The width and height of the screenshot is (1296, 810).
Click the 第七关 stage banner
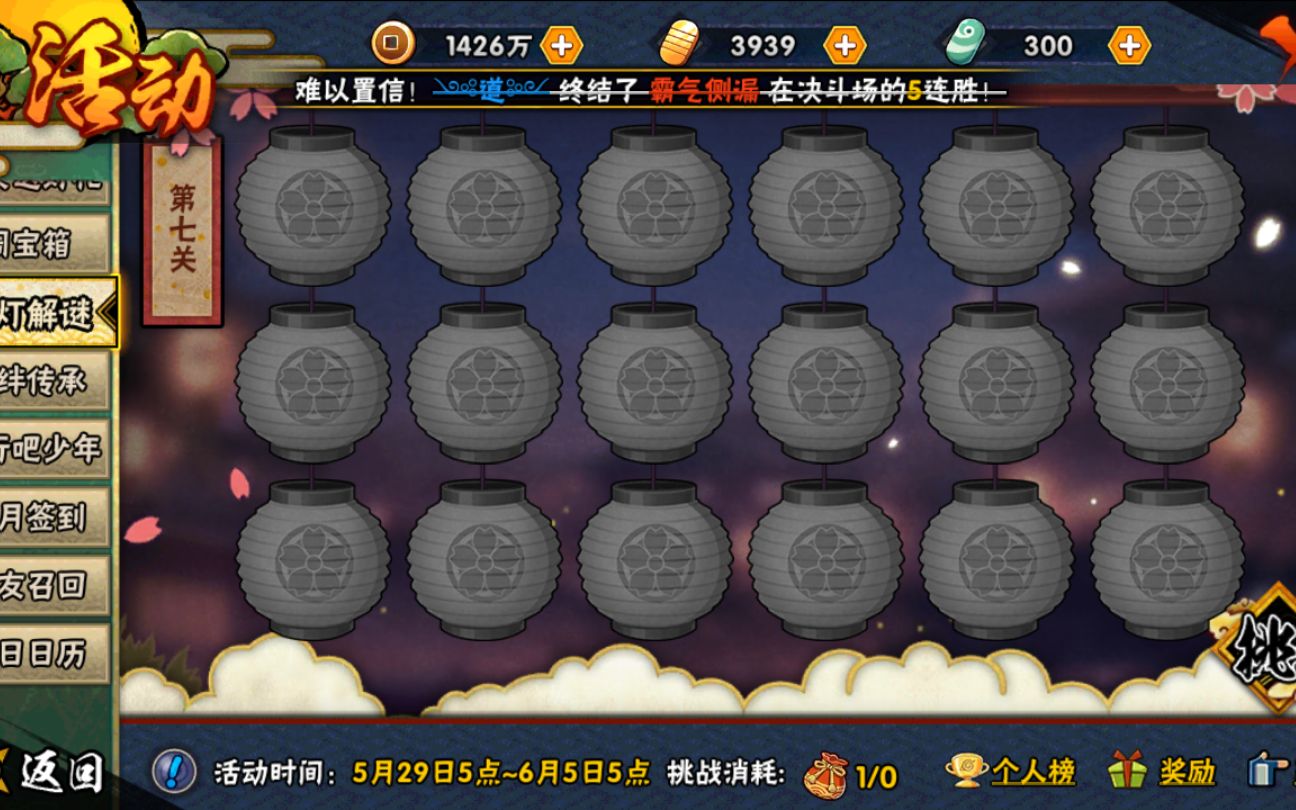coord(182,230)
